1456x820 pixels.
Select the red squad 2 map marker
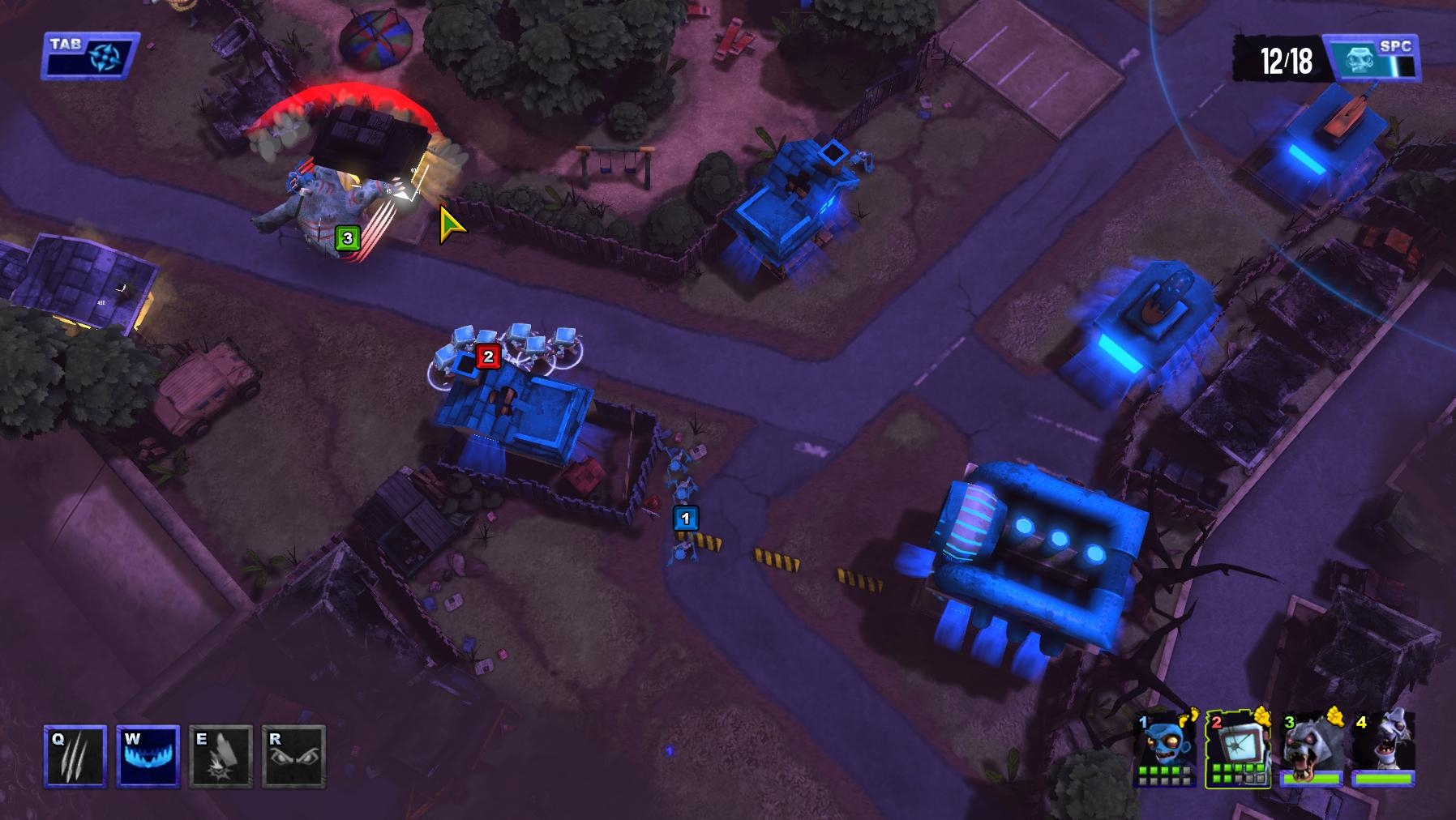(x=487, y=357)
